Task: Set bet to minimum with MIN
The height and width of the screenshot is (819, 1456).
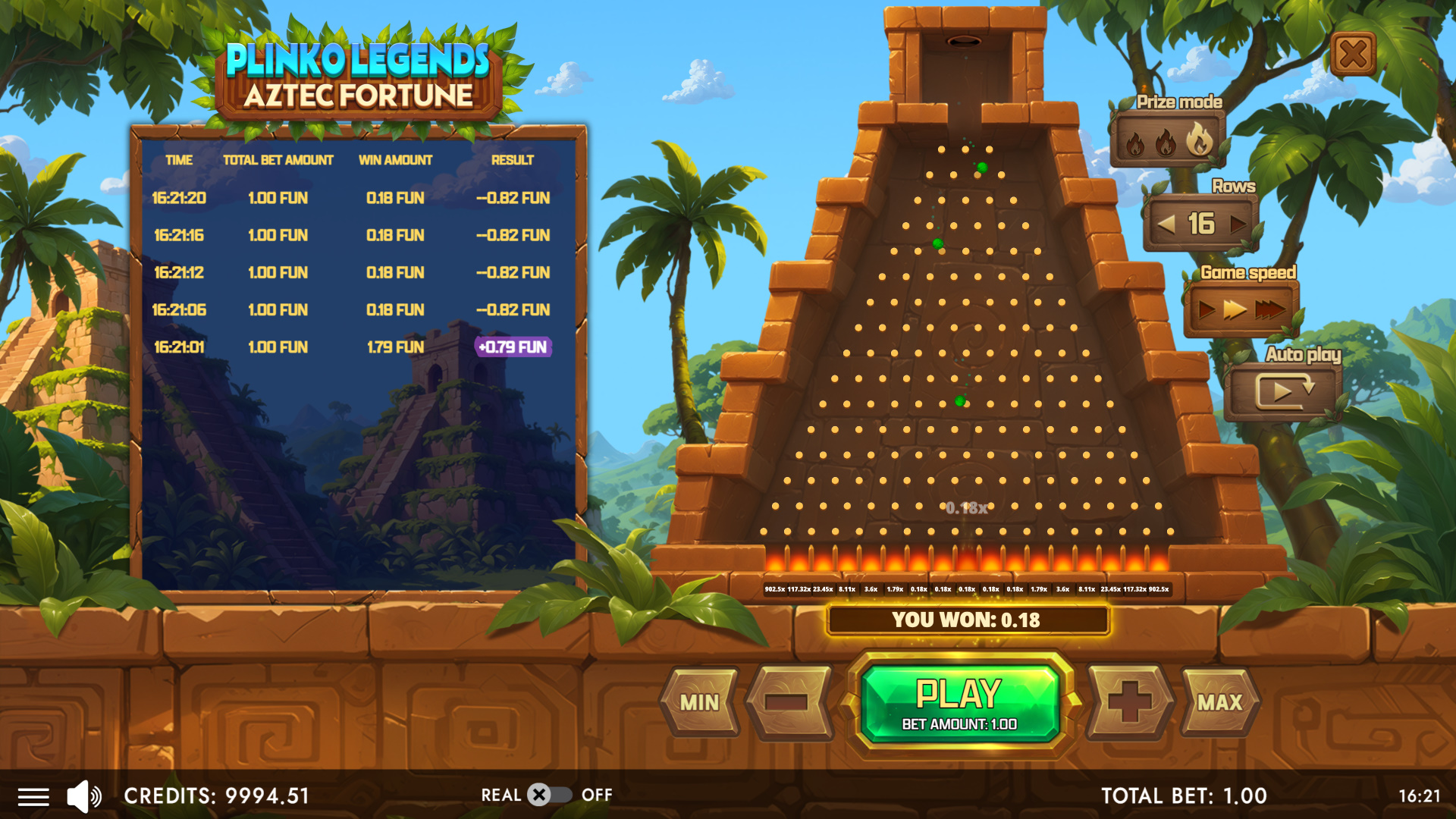Action: 699,703
